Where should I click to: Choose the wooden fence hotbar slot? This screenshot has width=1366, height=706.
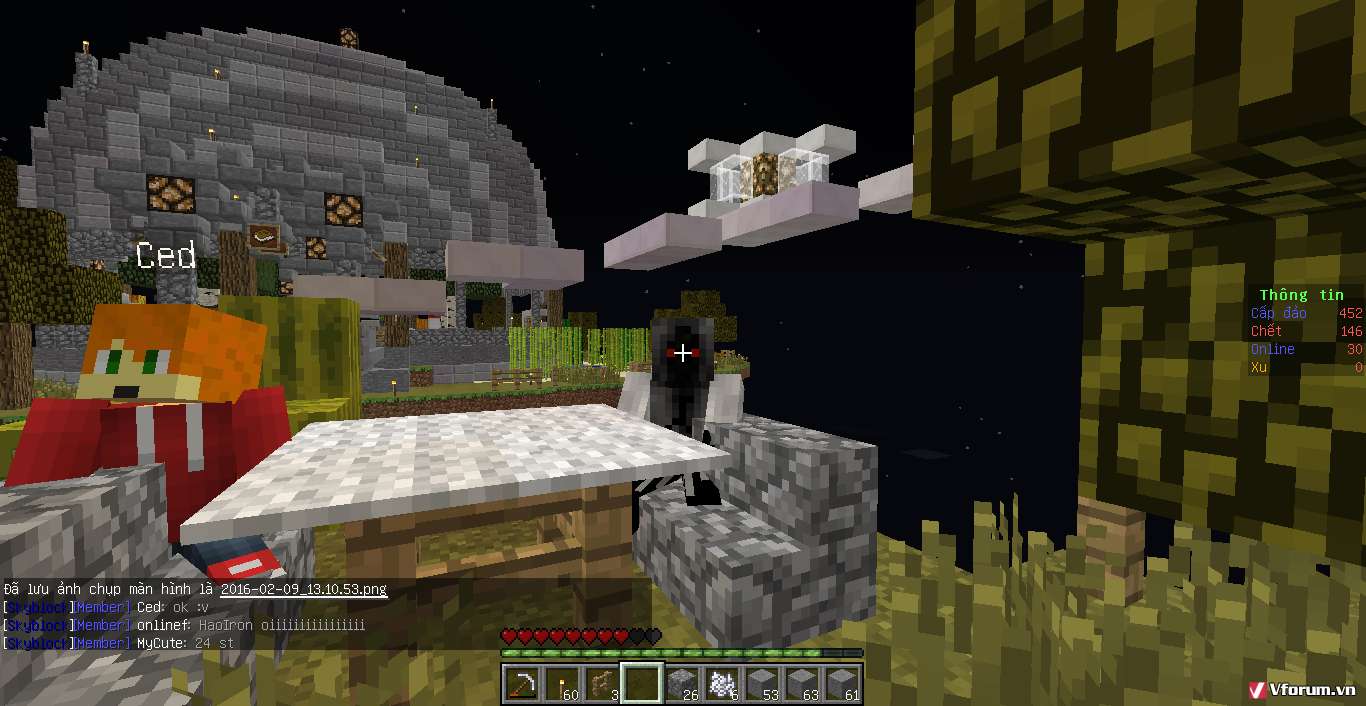coord(600,684)
